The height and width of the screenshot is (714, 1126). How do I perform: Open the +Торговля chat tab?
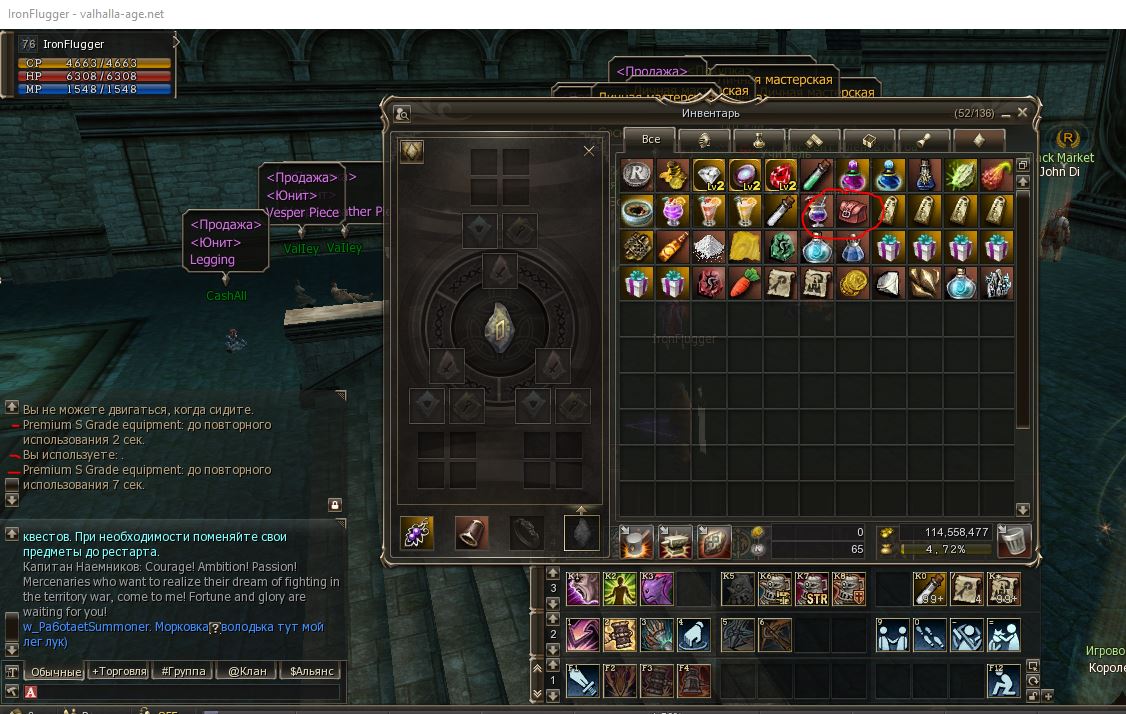point(119,671)
